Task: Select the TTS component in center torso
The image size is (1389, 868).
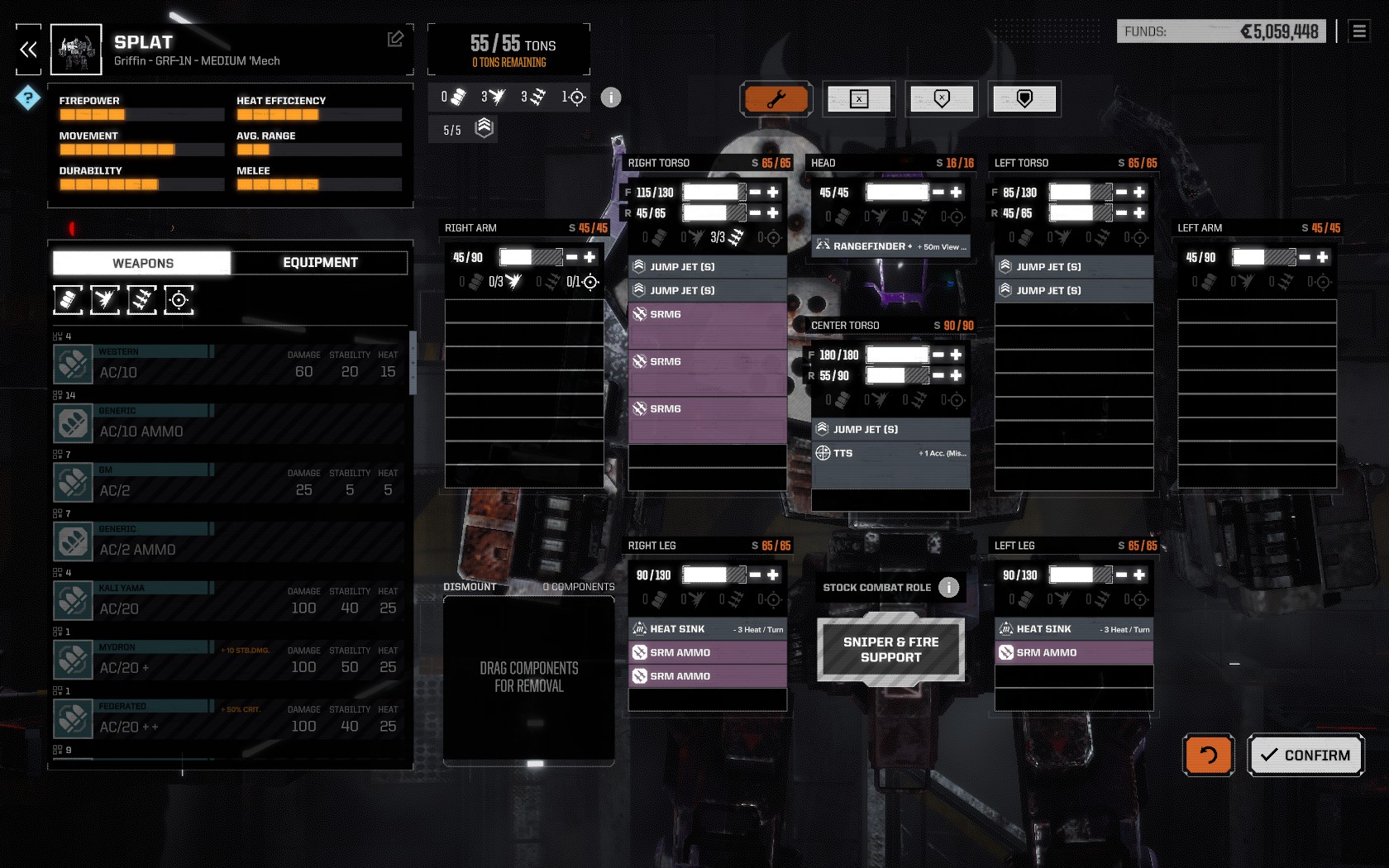Action: (890, 453)
